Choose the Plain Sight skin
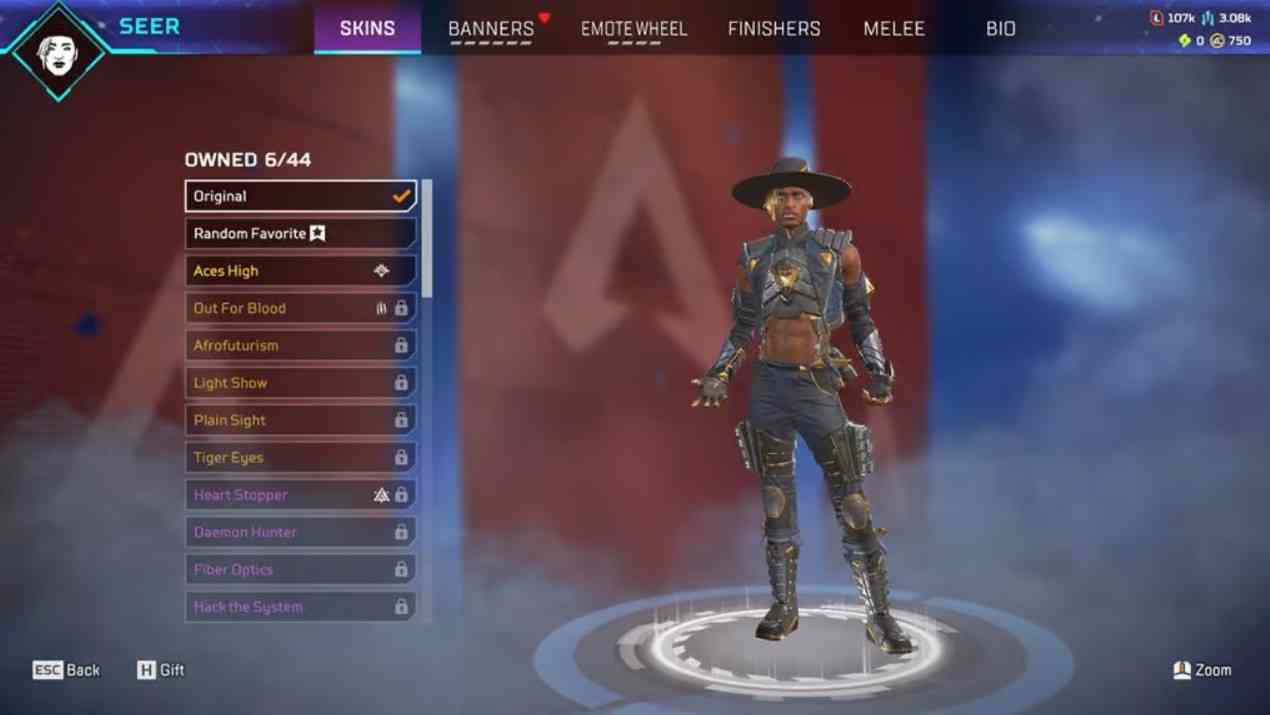Image resolution: width=1270 pixels, height=715 pixels. (300, 420)
